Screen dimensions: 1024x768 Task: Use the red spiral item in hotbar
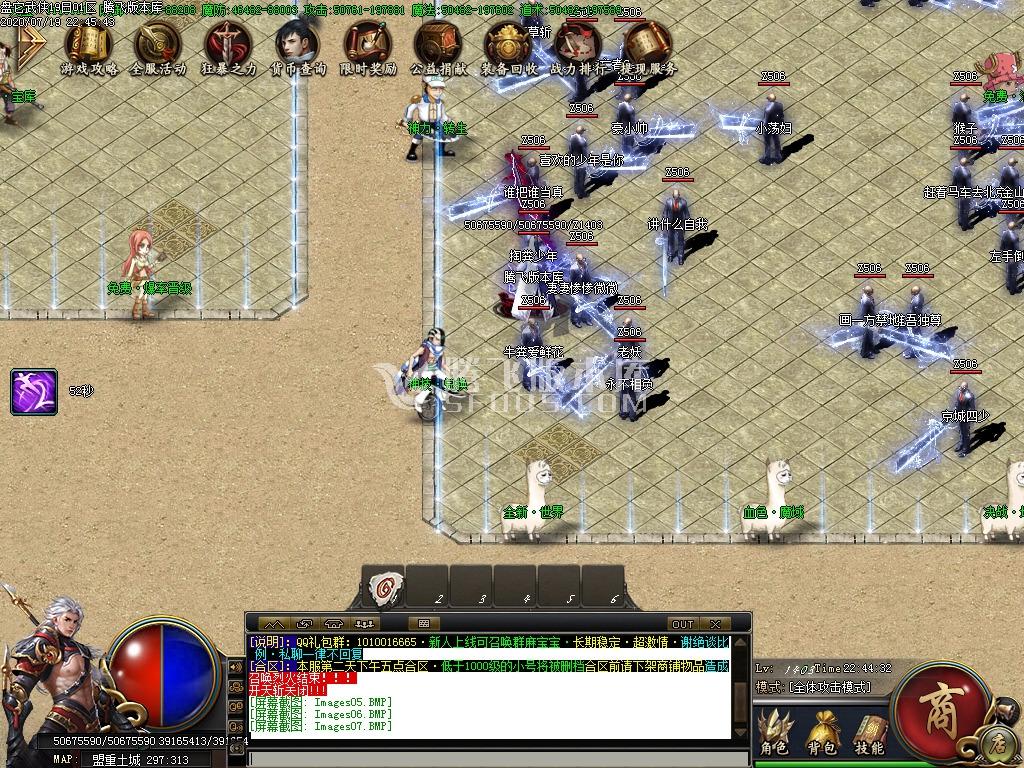pyautogui.click(x=384, y=585)
